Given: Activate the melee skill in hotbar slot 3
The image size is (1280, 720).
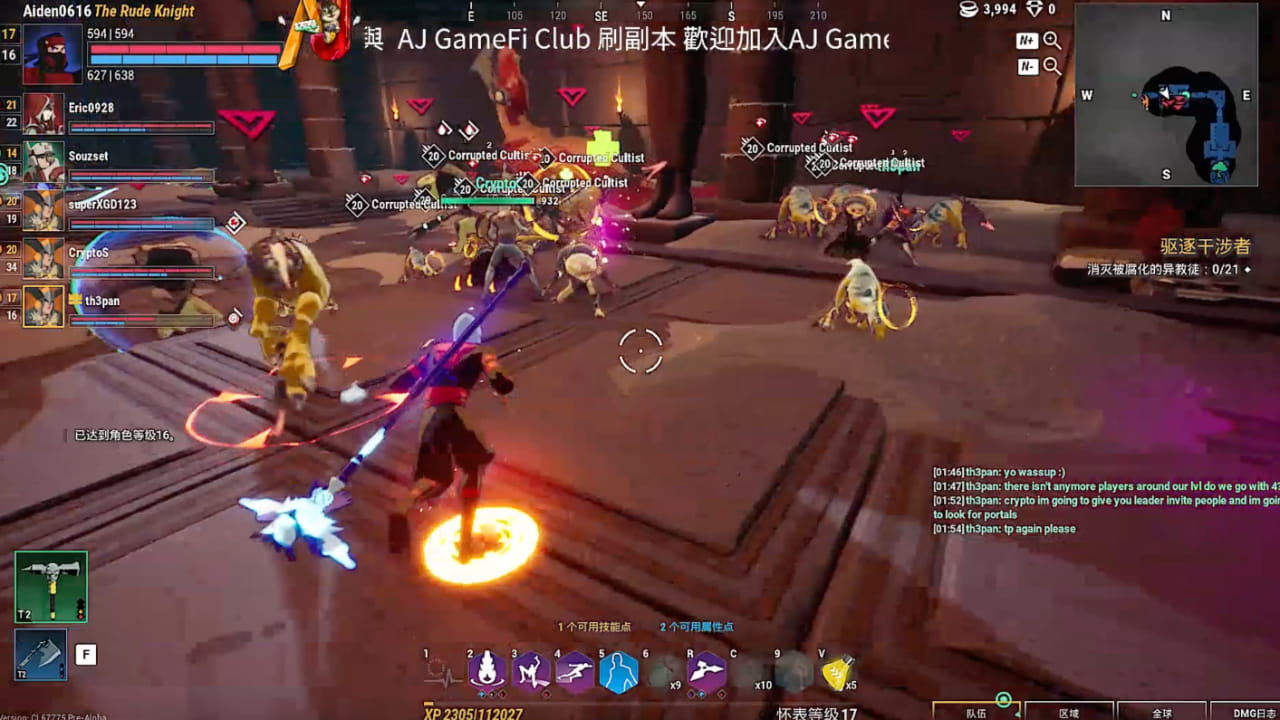Looking at the screenshot, I should pyautogui.click(x=530, y=668).
